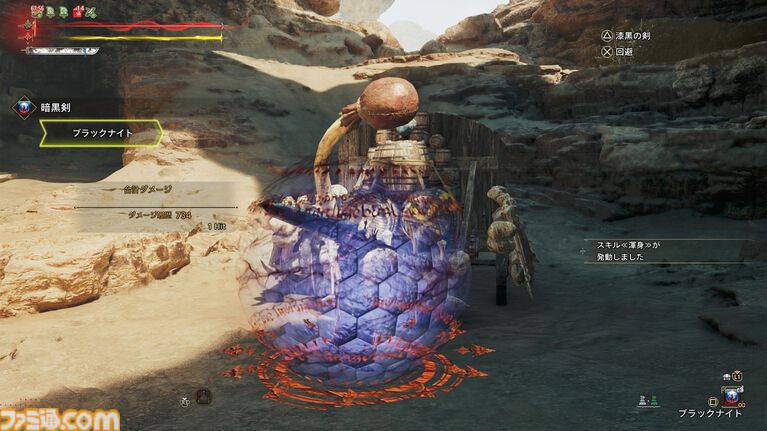Viewport: 767px width, 431px height.
Task: Click the dark round icon near bottom-left
Action: tap(203, 396)
